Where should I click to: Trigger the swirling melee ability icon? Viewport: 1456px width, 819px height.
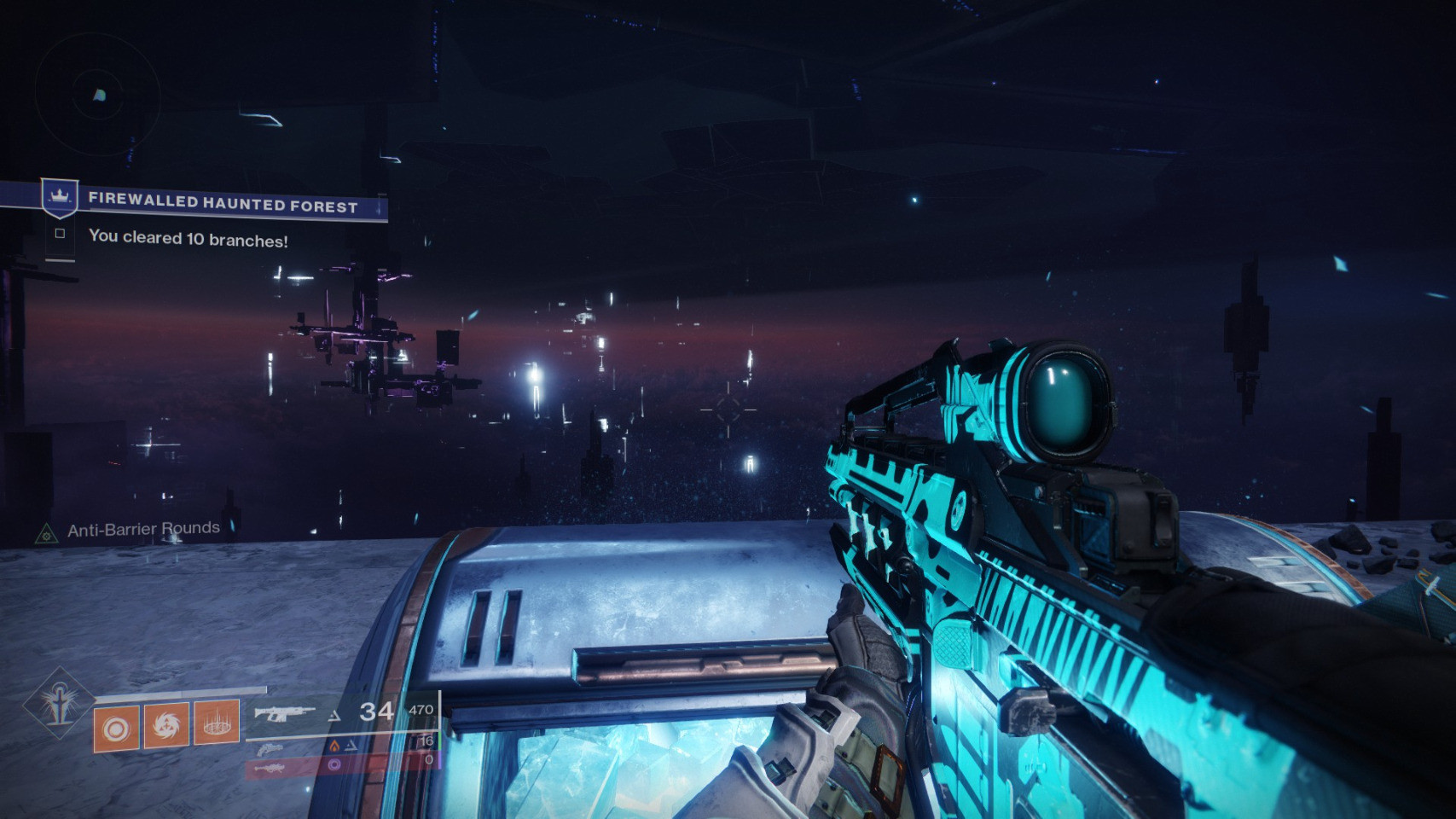(x=166, y=726)
